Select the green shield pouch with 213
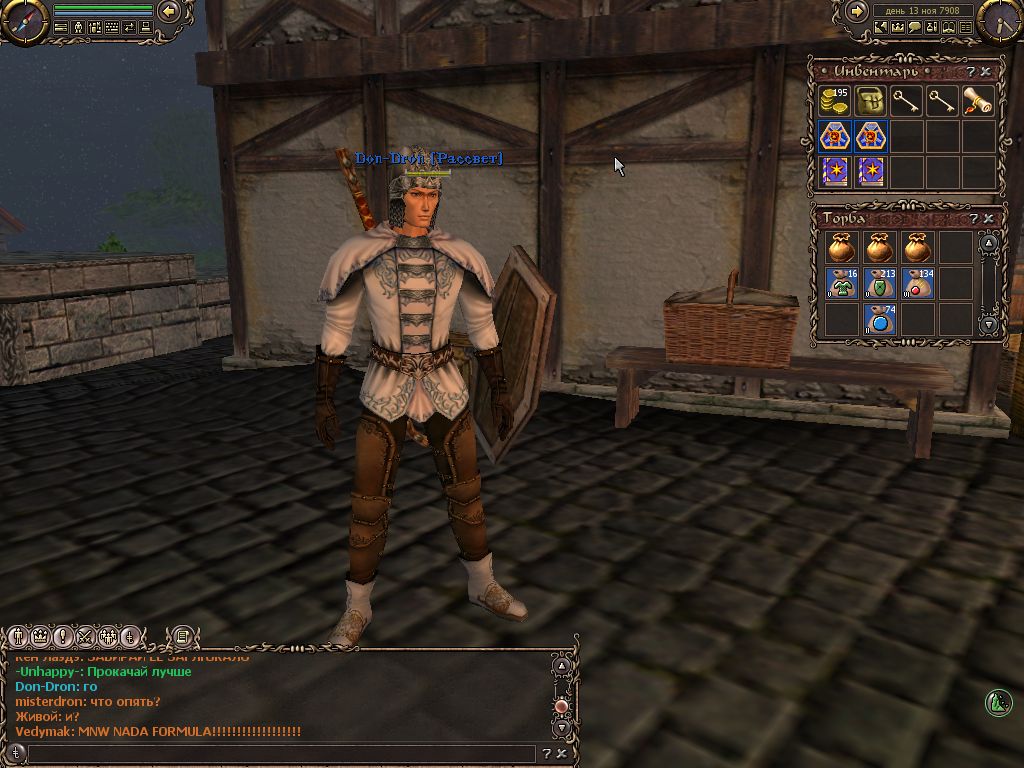The height and width of the screenshot is (768, 1024). tap(880, 283)
